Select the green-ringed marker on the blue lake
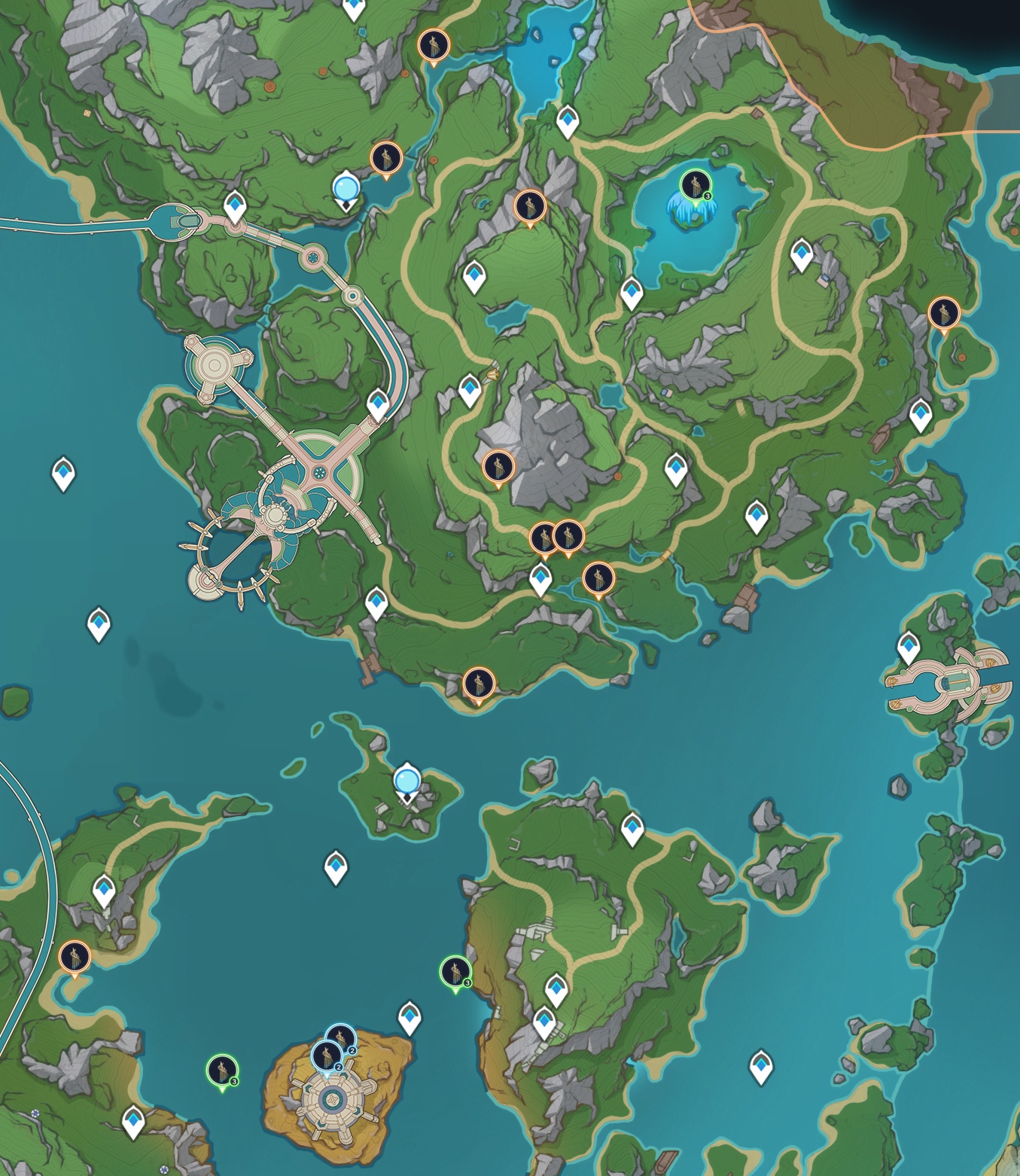 [695, 185]
